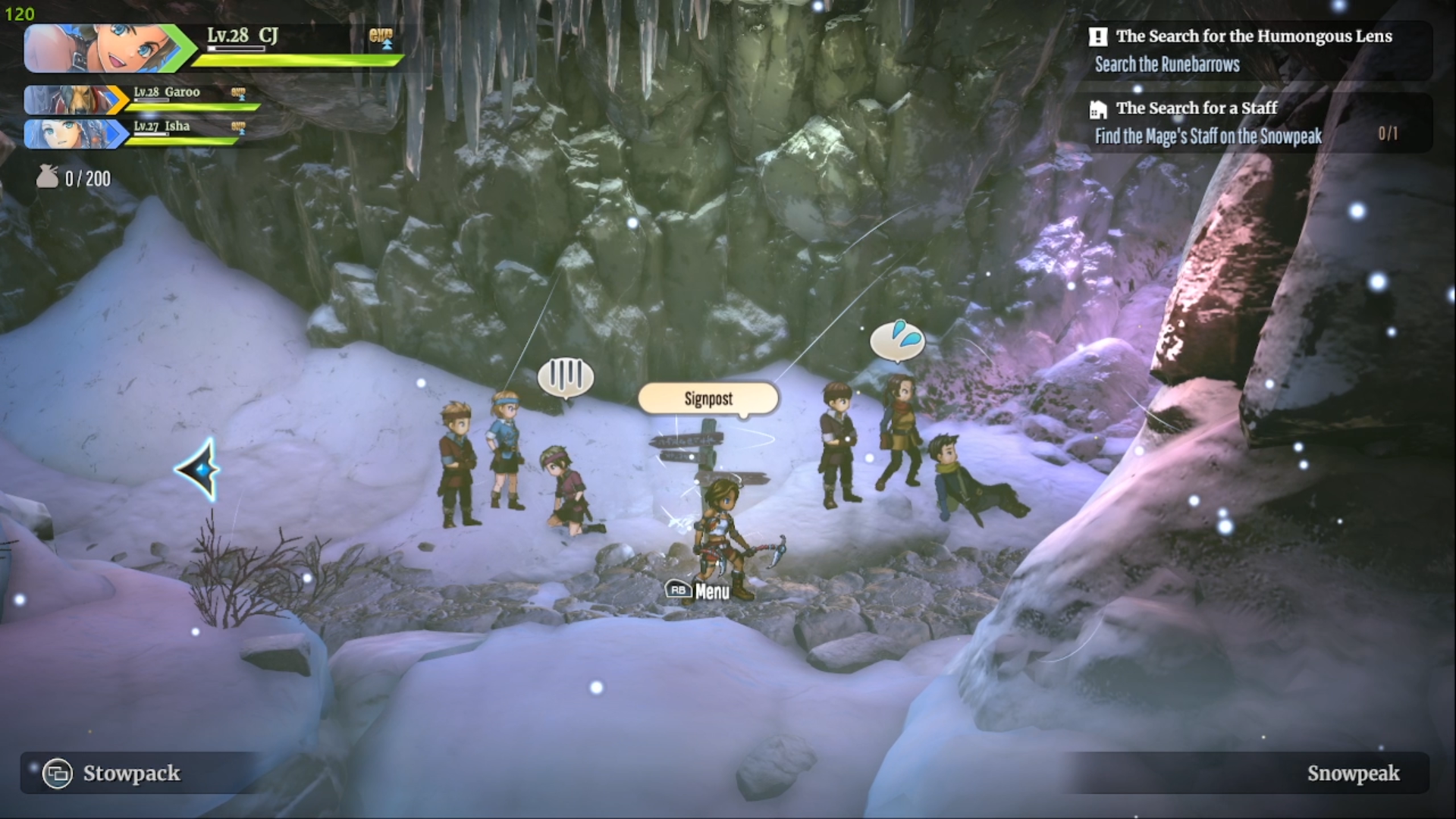Screen dimensions: 1456x819
Task: Click the bag capacity icon
Action: point(47,177)
